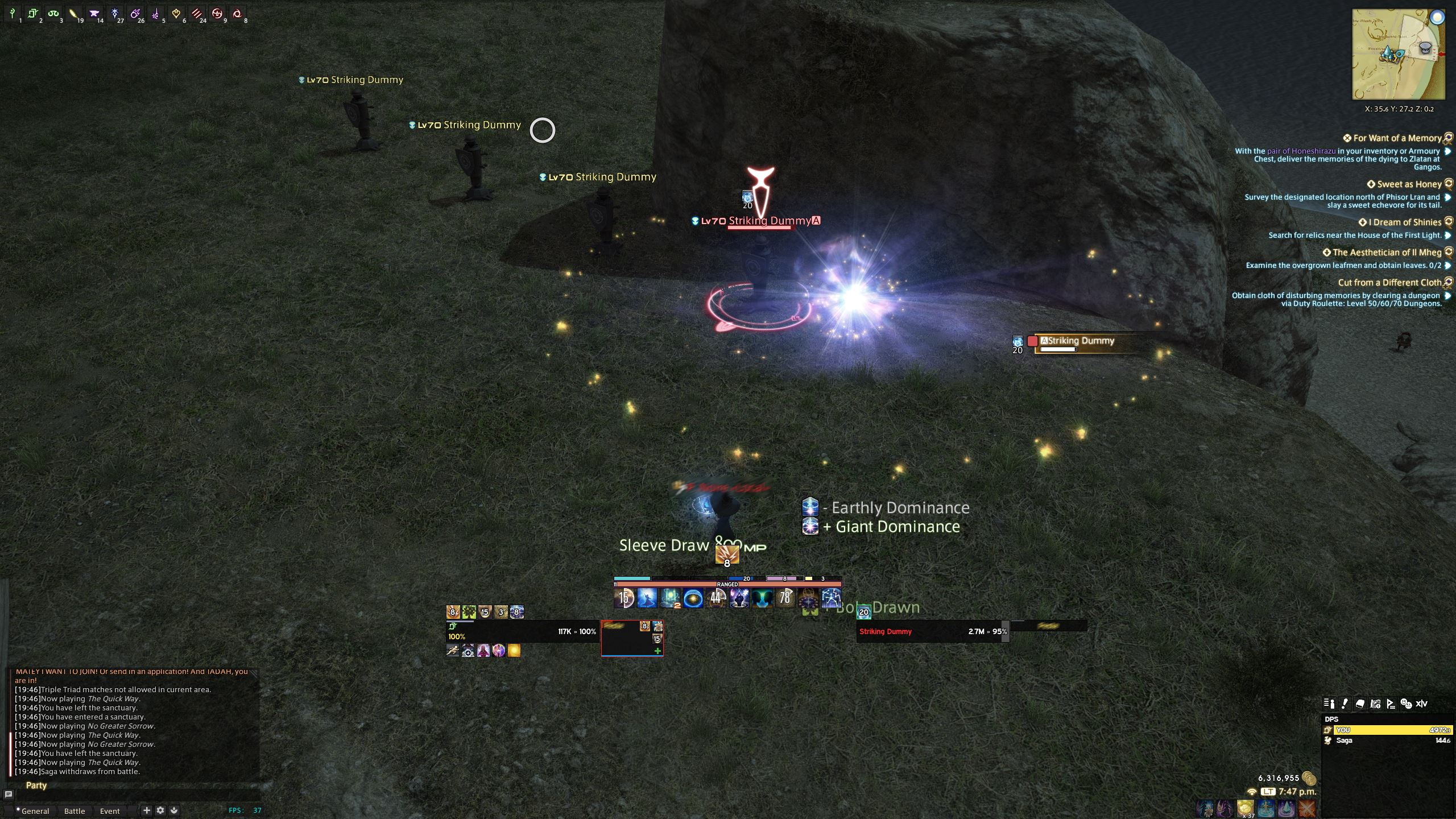Open the XIV System menu
This screenshot has width=1456, height=819.
coord(1421,704)
